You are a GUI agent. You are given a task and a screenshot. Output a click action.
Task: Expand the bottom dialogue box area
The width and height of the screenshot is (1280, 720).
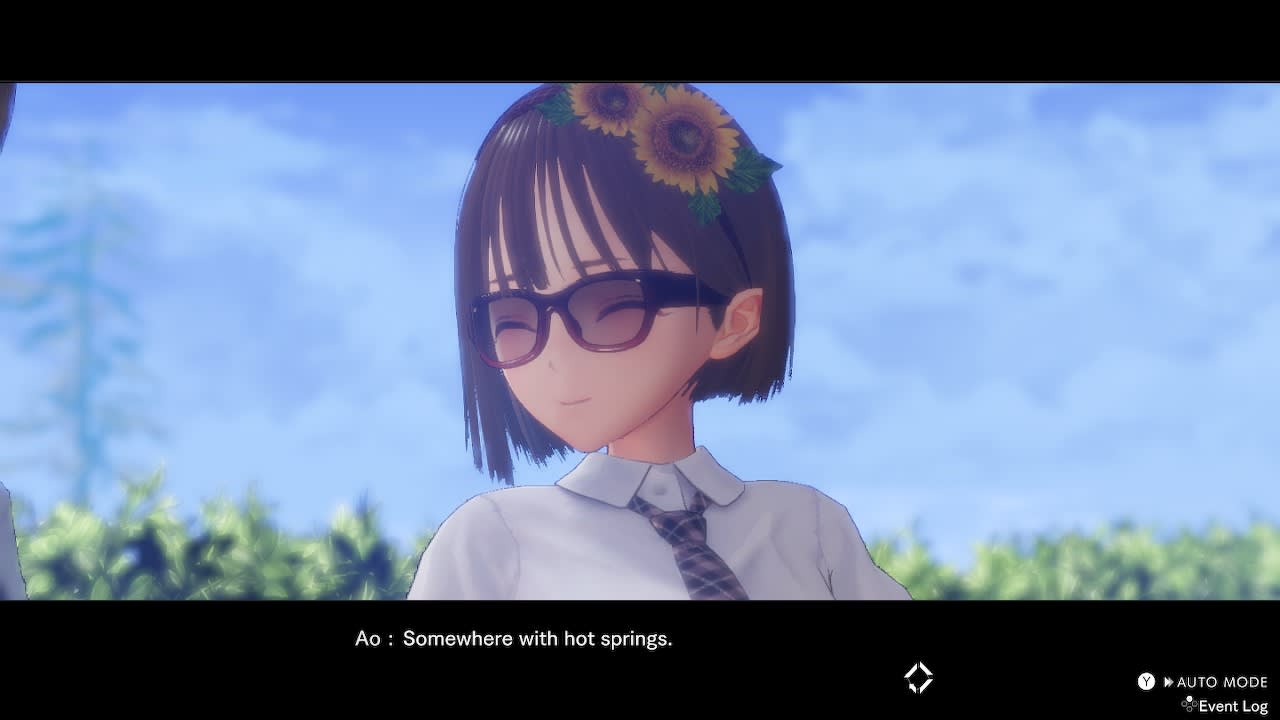click(640, 660)
